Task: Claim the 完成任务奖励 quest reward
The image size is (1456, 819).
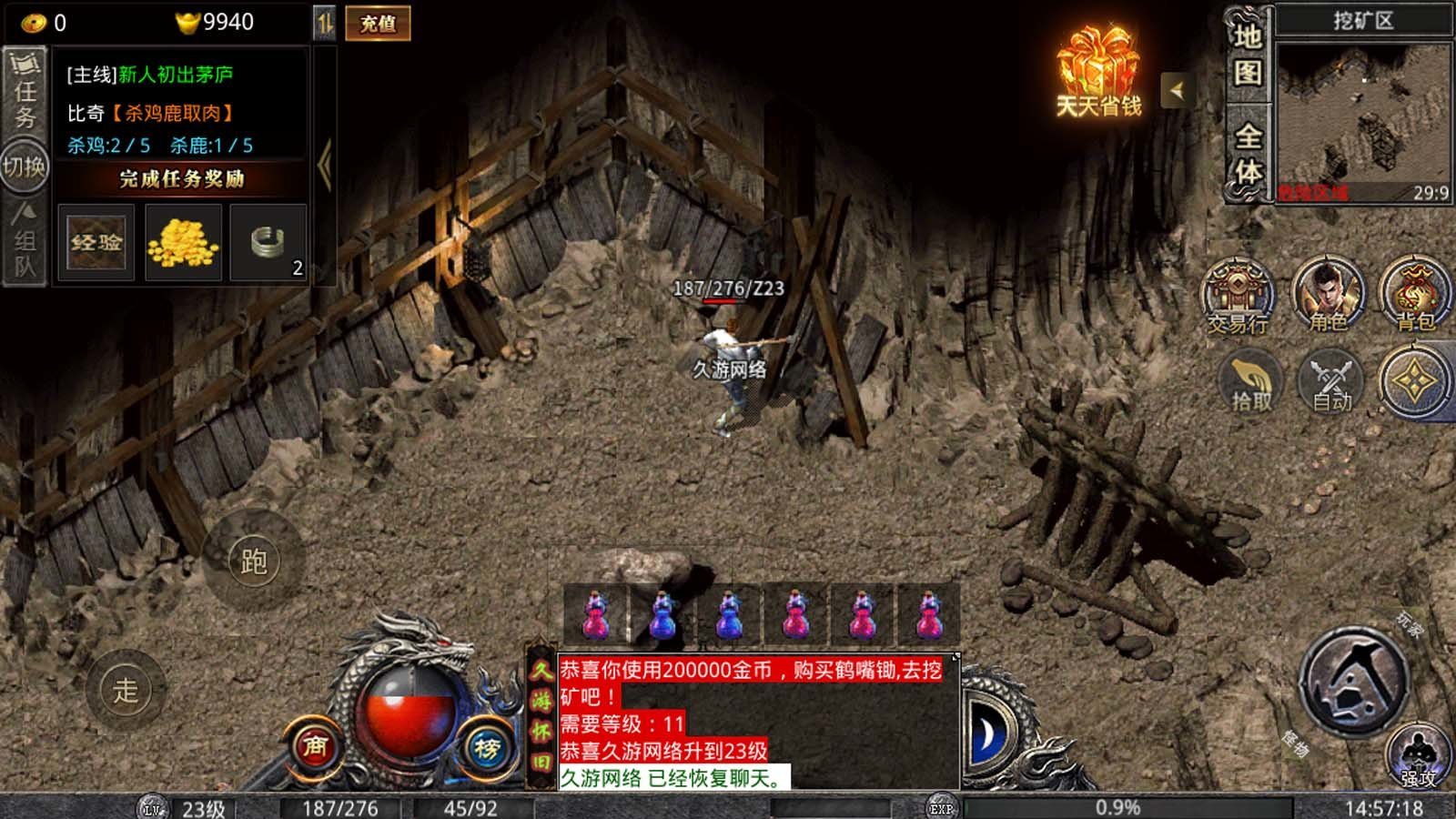Action: tap(182, 178)
